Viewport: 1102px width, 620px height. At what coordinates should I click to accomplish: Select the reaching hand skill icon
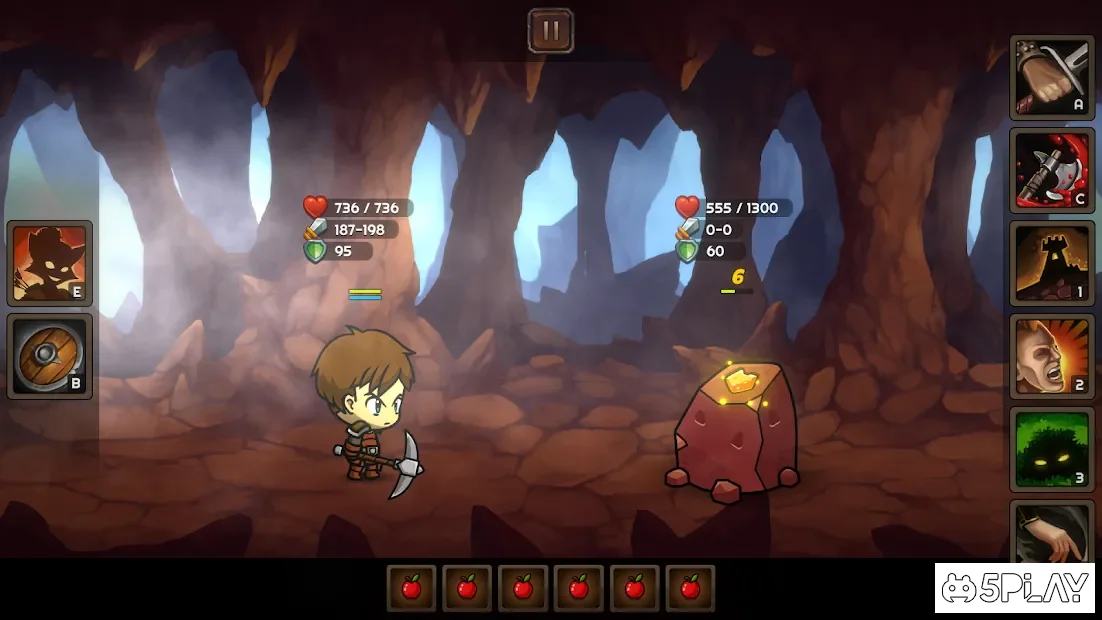1052,530
